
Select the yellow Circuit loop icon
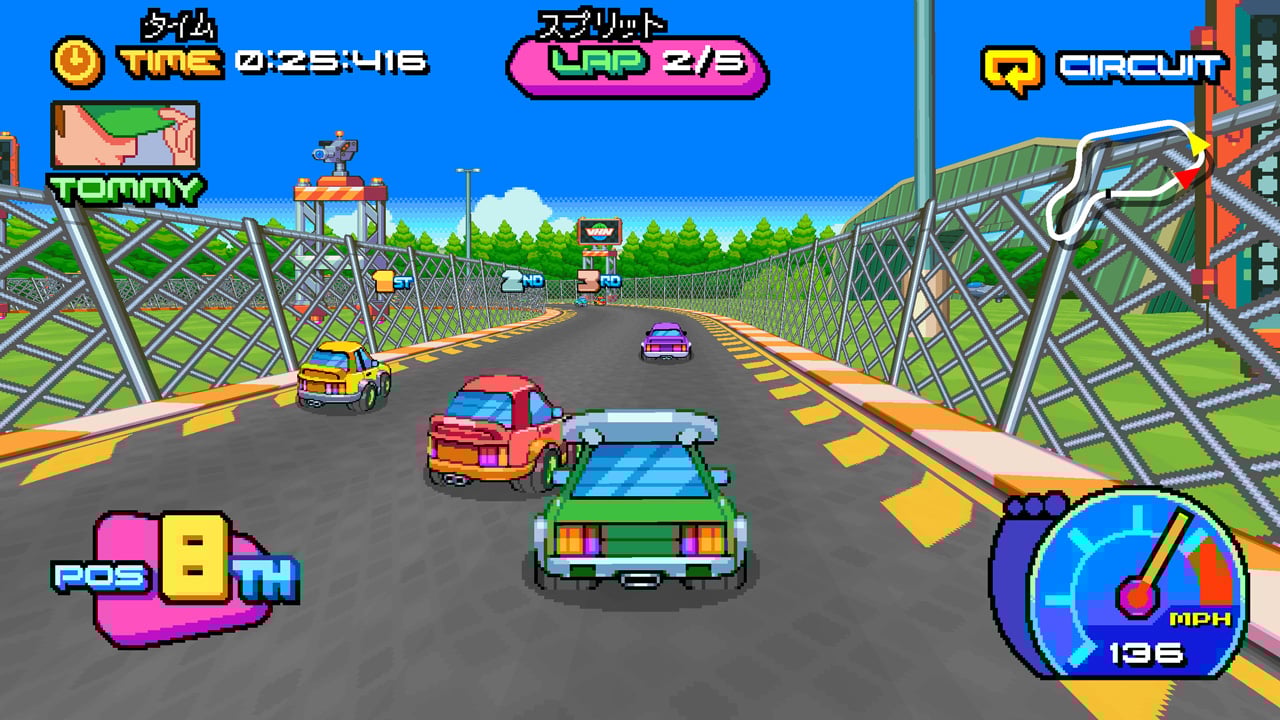[x=1012, y=69]
